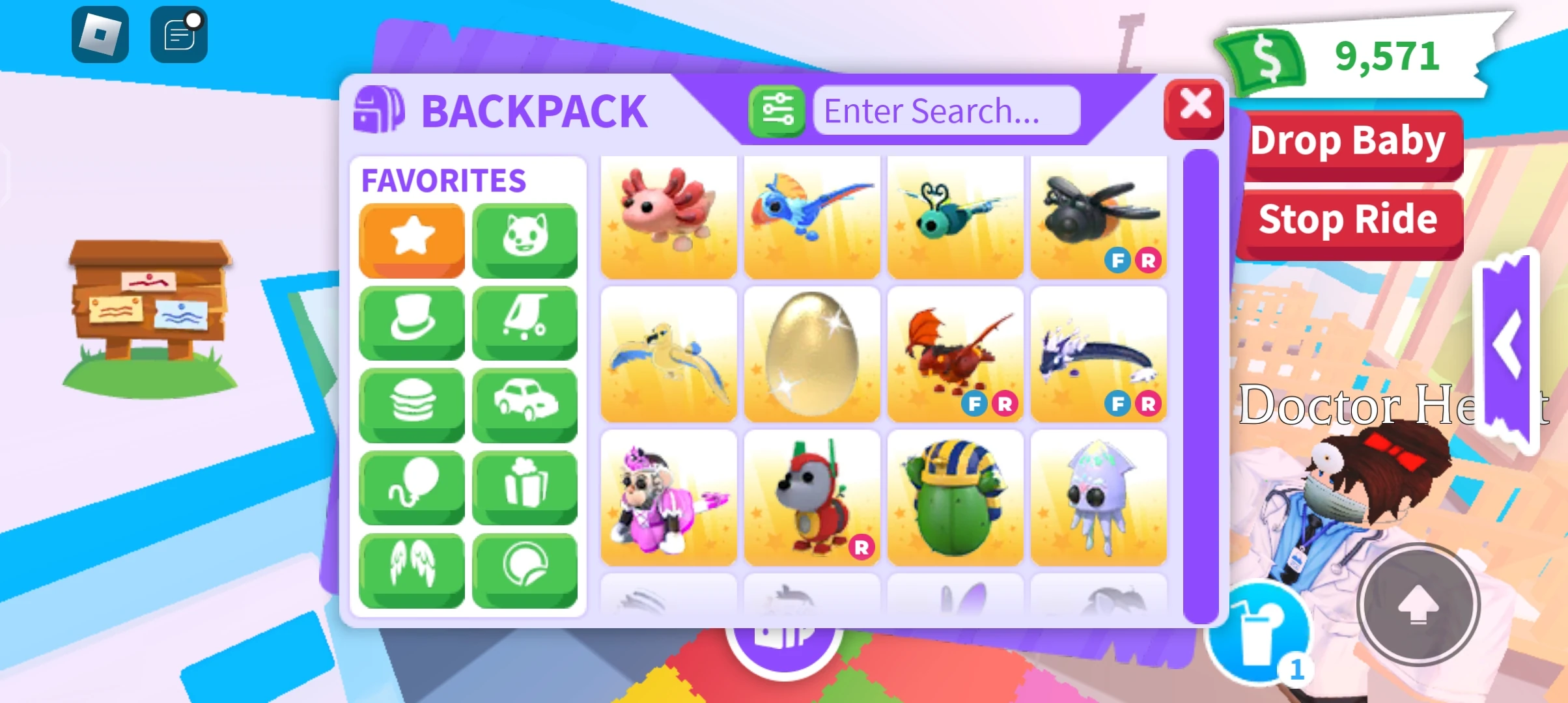Select the Strollers category icon
The image size is (1568, 703).
[x=525, y=322]
